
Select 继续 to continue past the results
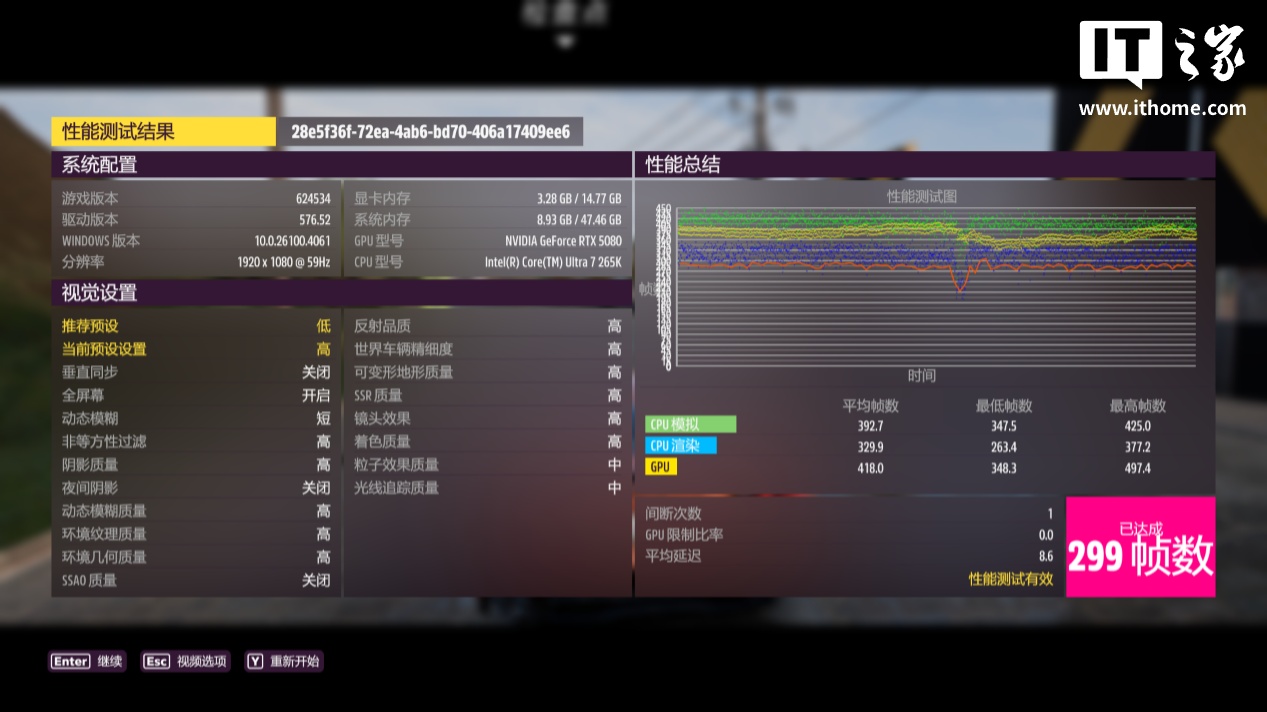(88, 661)
